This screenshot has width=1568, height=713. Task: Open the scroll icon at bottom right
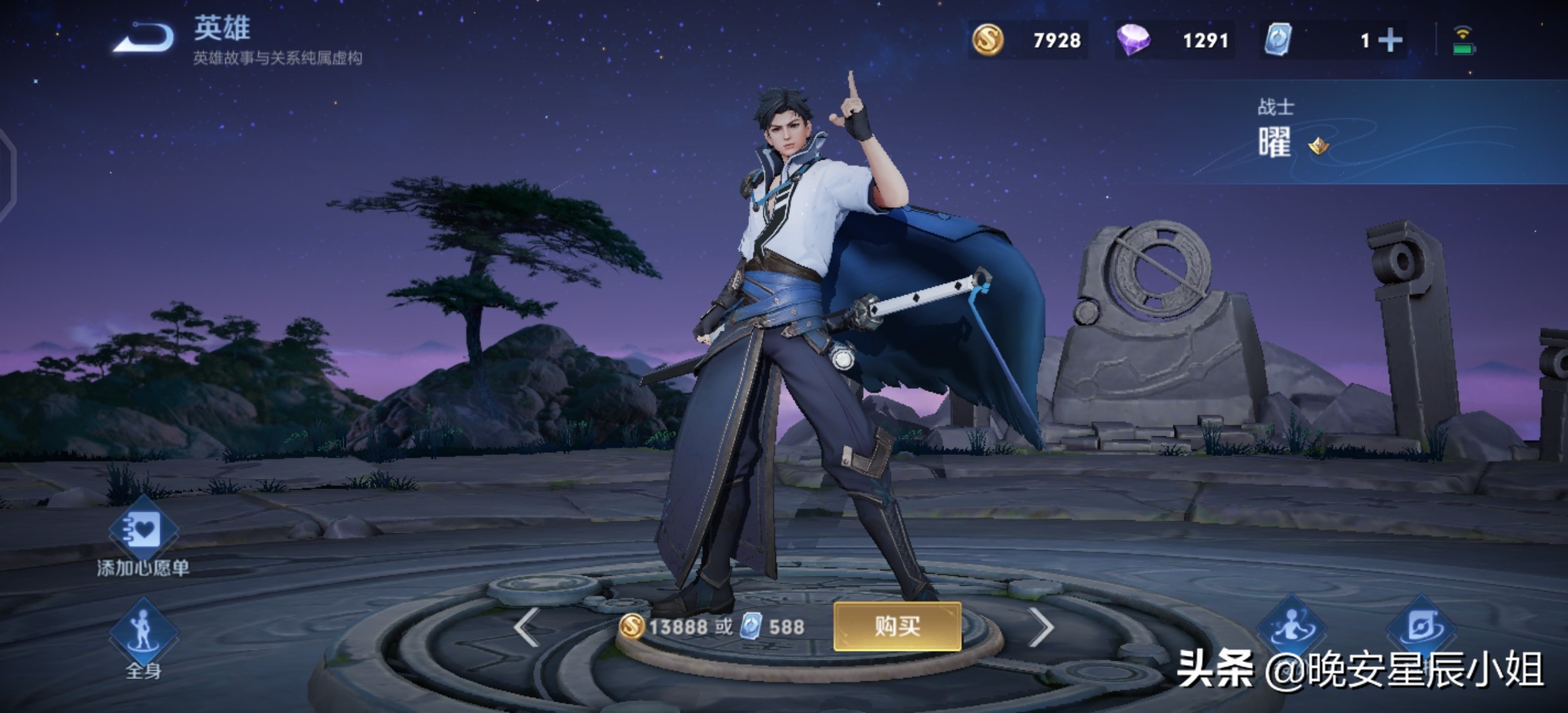1421,627
